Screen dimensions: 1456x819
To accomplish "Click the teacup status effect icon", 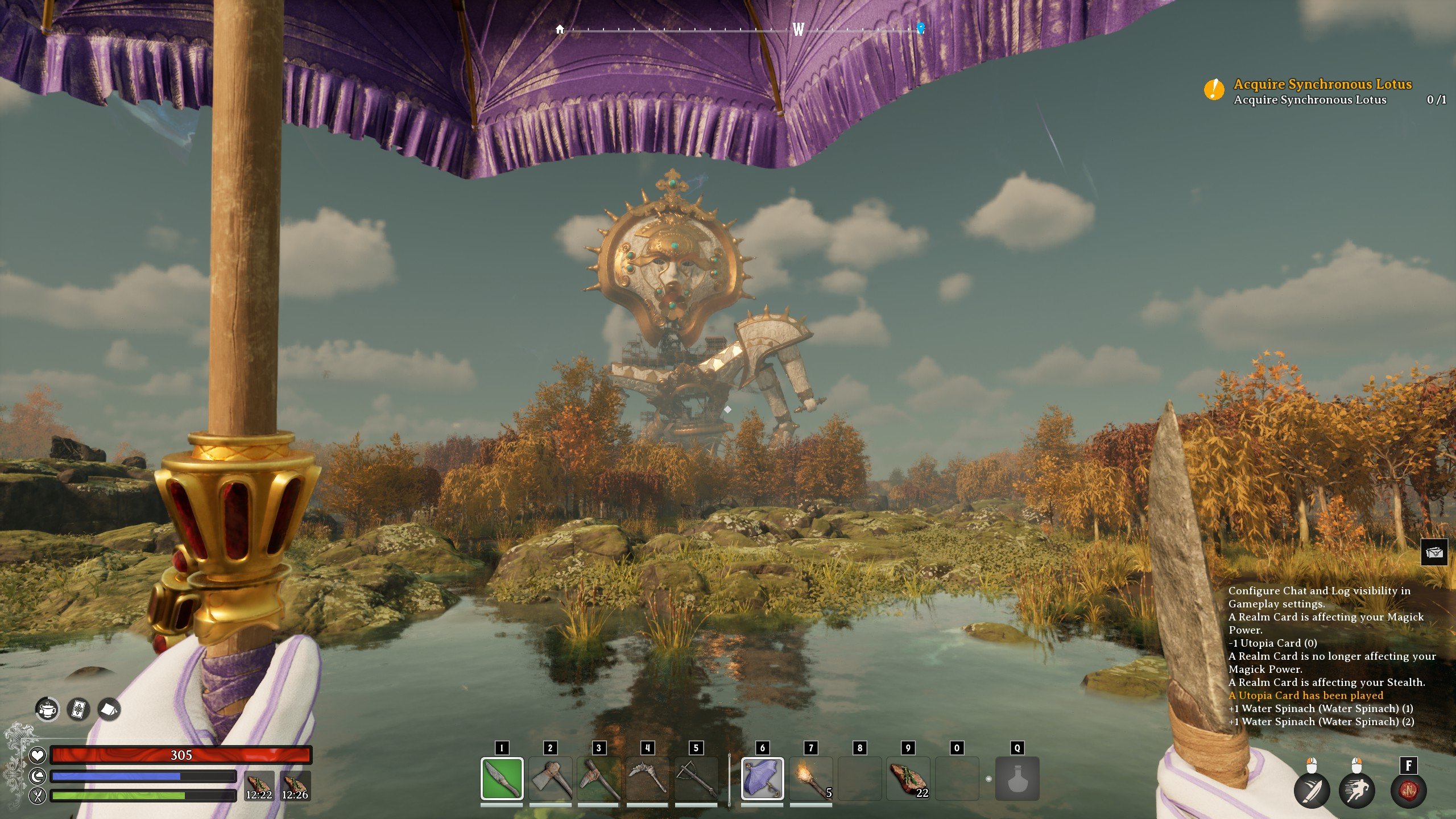I will tap(48, 709).
